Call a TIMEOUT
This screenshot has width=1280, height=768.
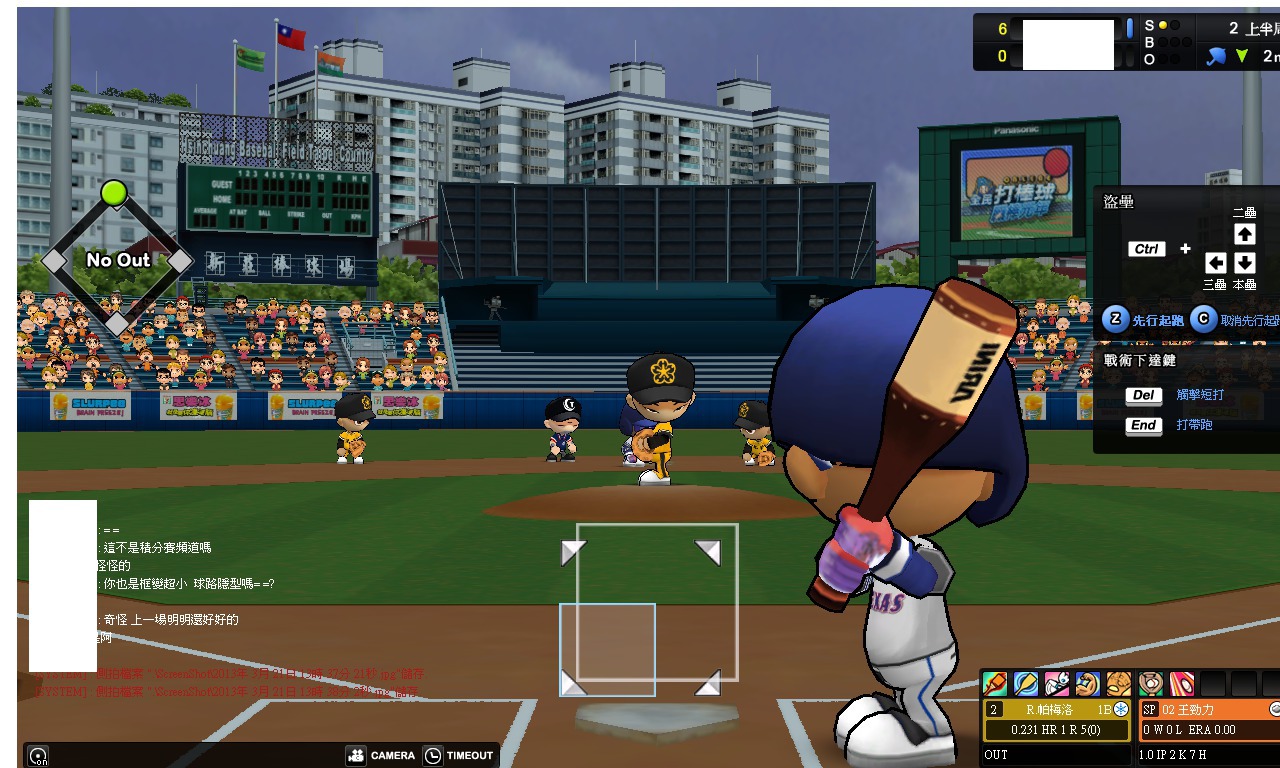coord(459,755)
